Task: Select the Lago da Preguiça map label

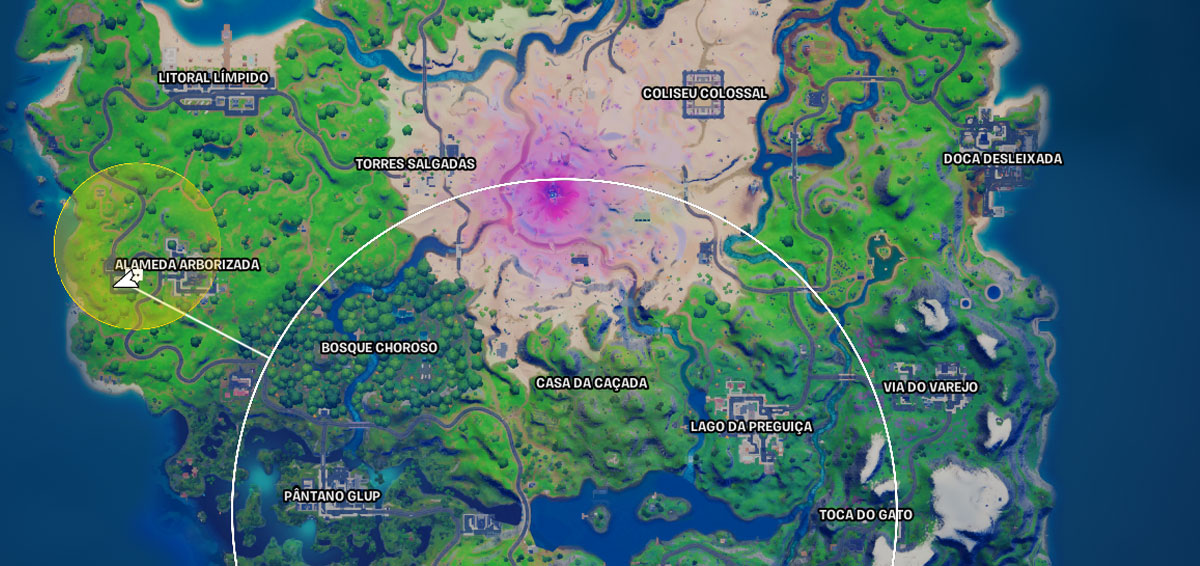Action: 751,426
